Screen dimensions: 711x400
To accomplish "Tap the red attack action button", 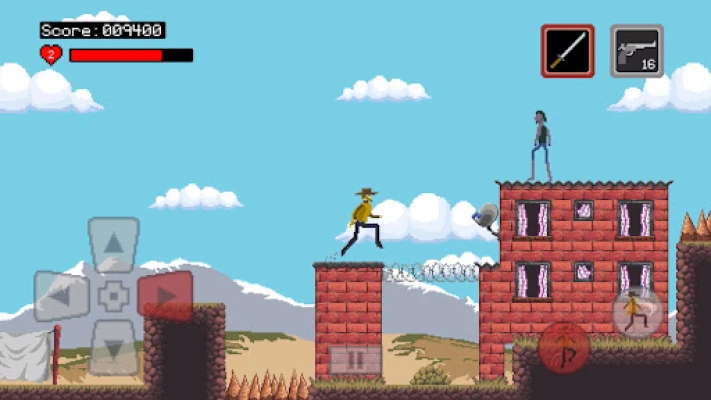I will [564, 346].
